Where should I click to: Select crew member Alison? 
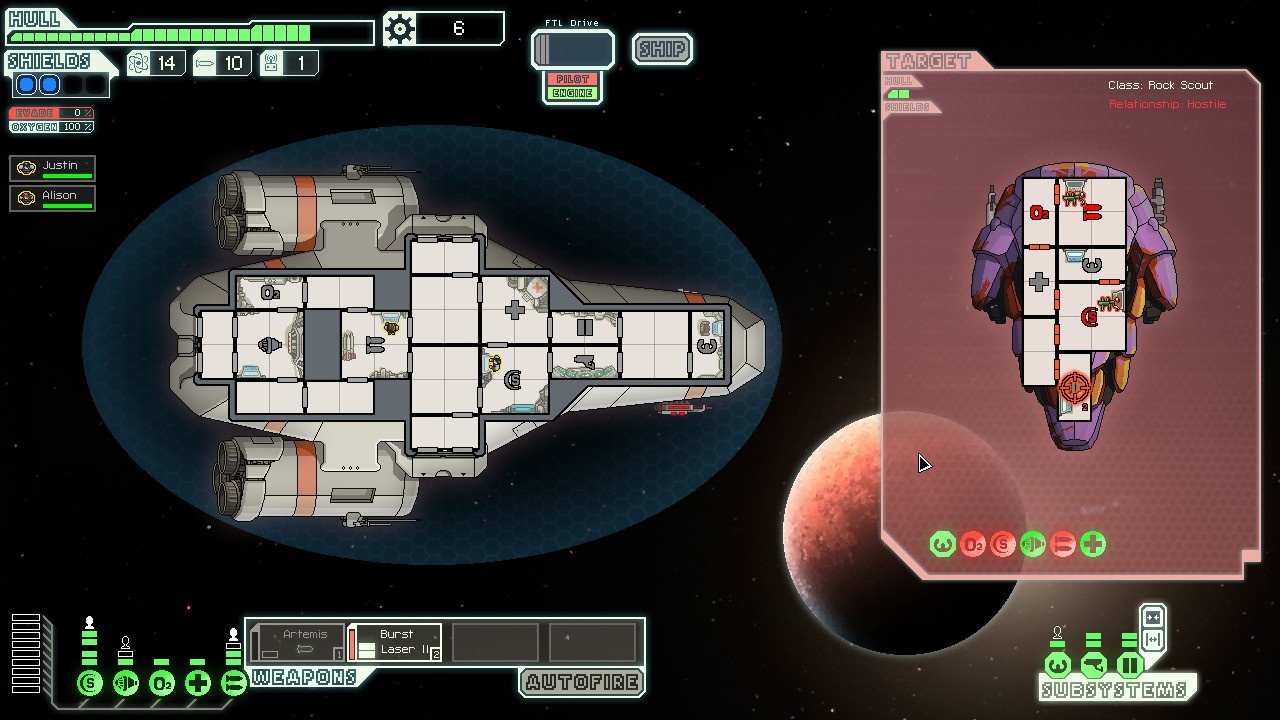coord(53,198)
